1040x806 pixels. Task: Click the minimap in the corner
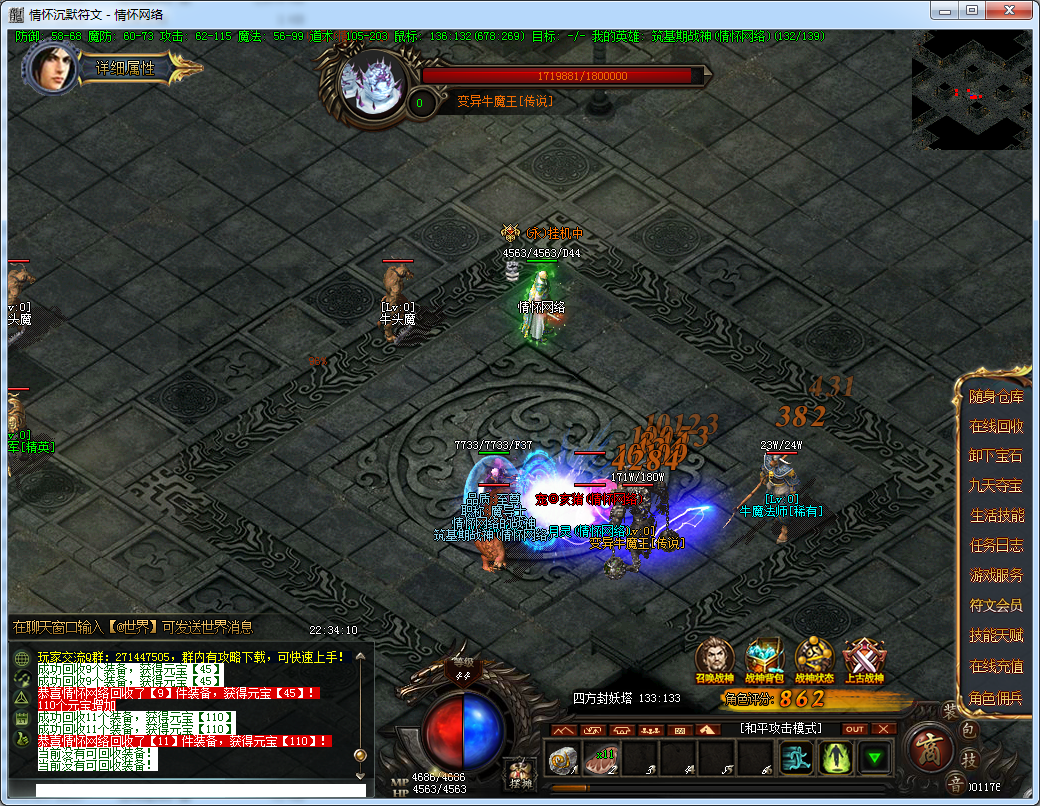click(971, 90)
